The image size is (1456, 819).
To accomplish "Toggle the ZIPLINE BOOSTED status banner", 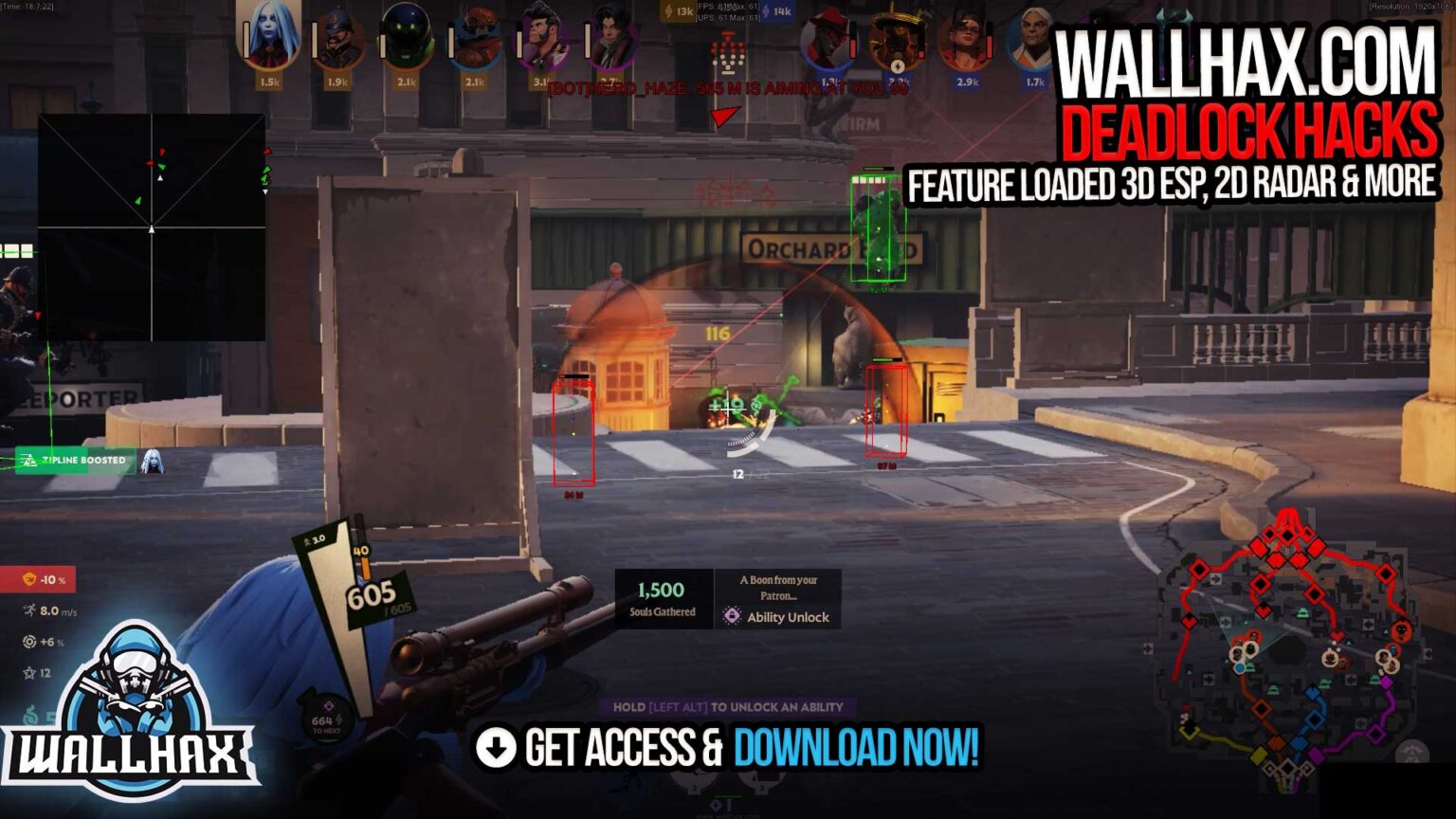I will click(78, 460).
